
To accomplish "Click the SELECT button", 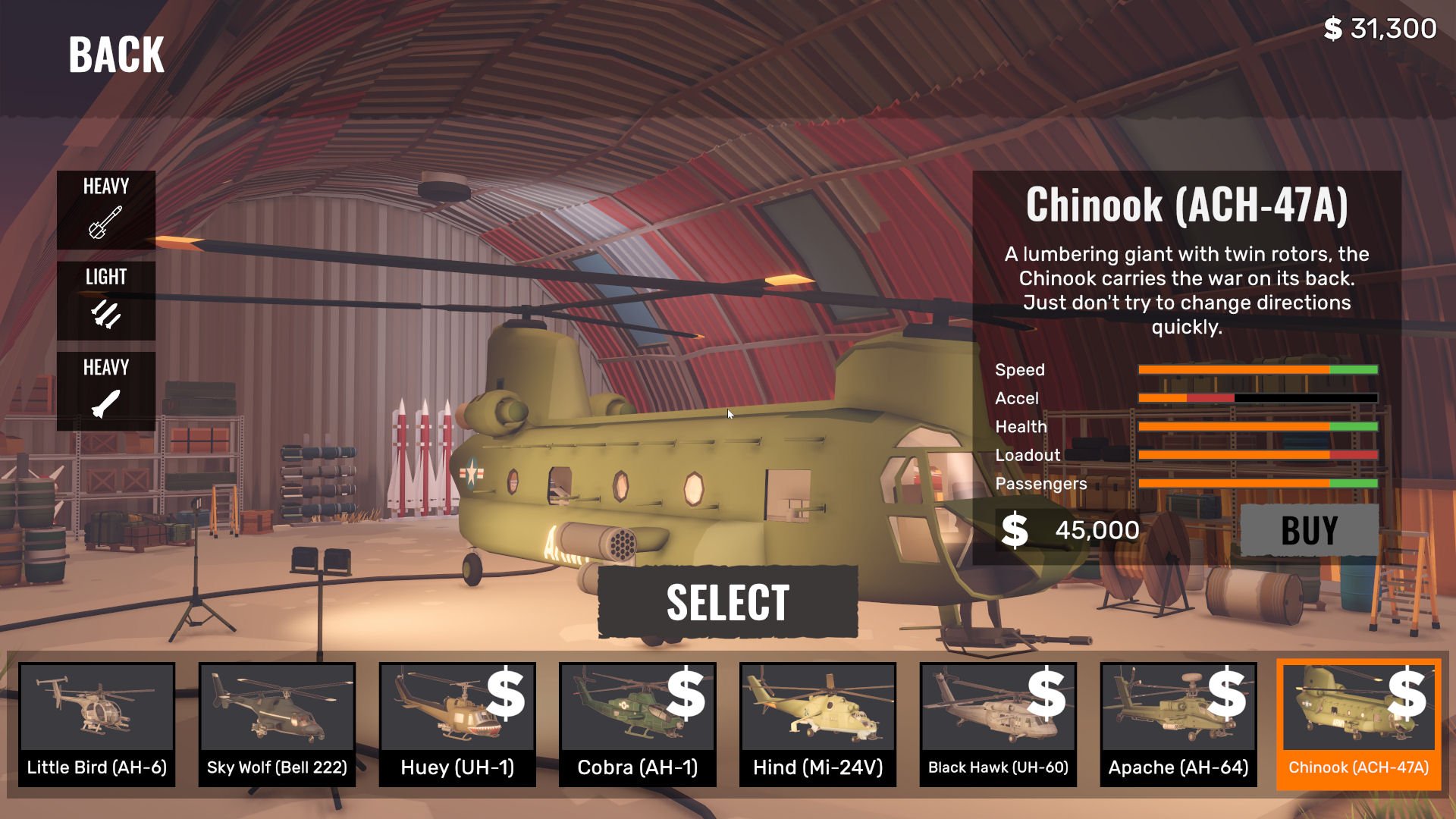I will coord(728,602).
